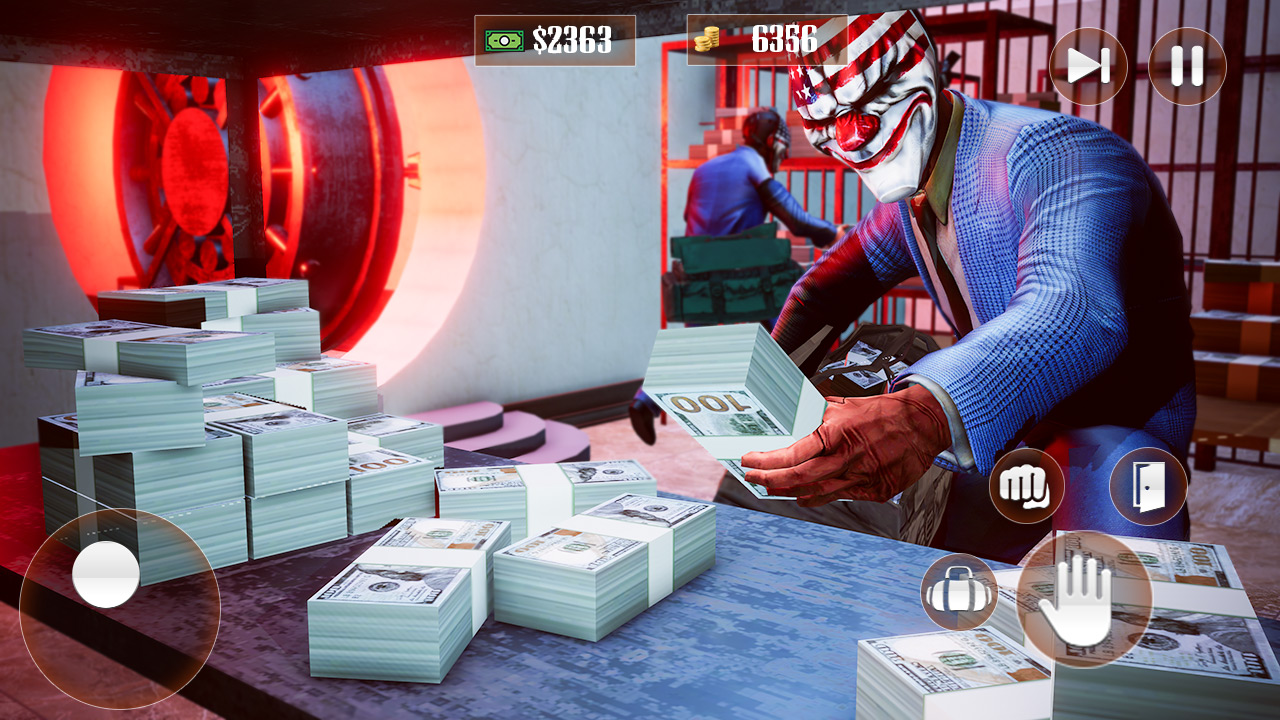Tap the skip-forward arrow icon
Viewport: 1280px width, 720px height.
coord(1090,67)
